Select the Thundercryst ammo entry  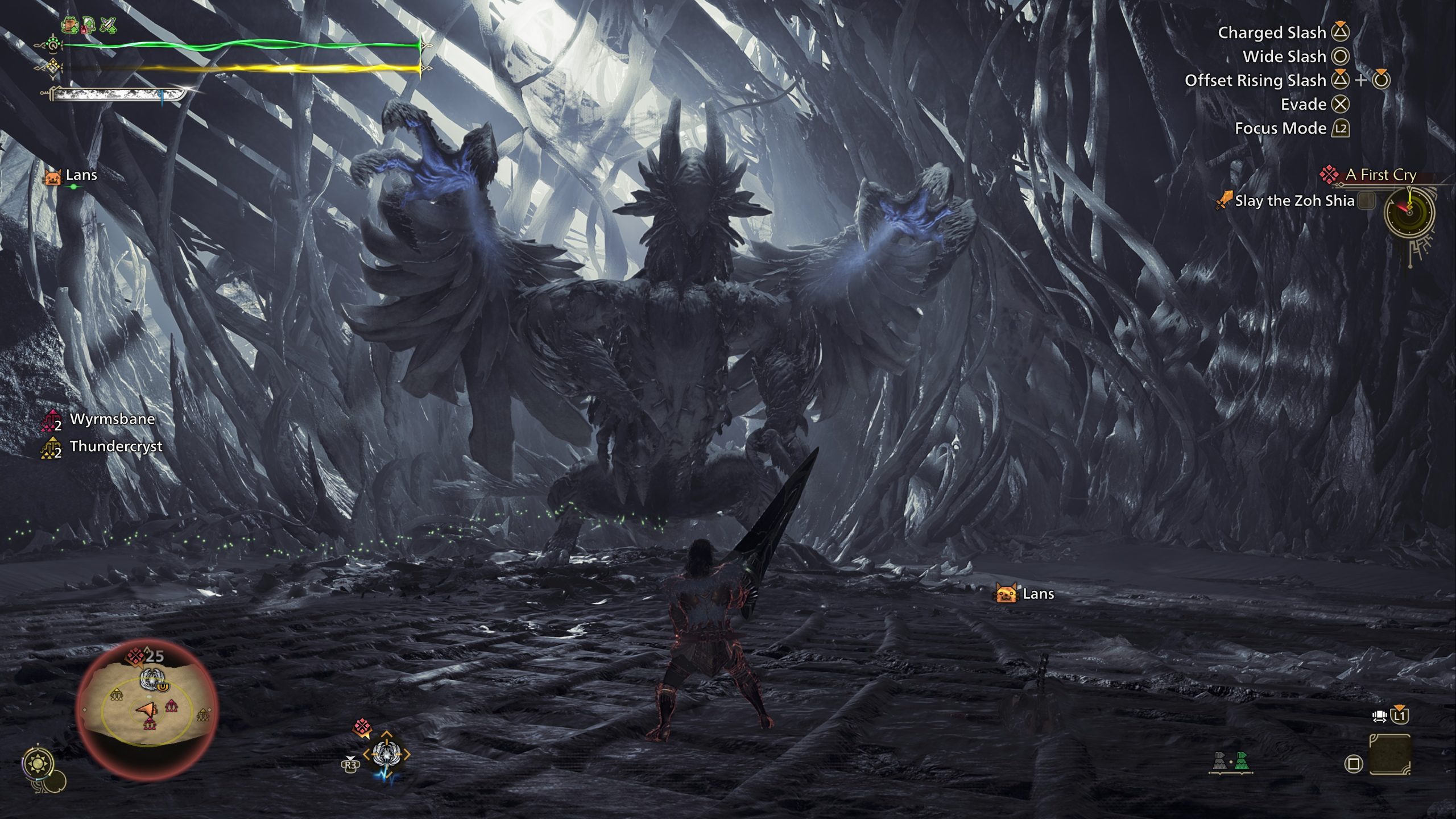point(115,446)
